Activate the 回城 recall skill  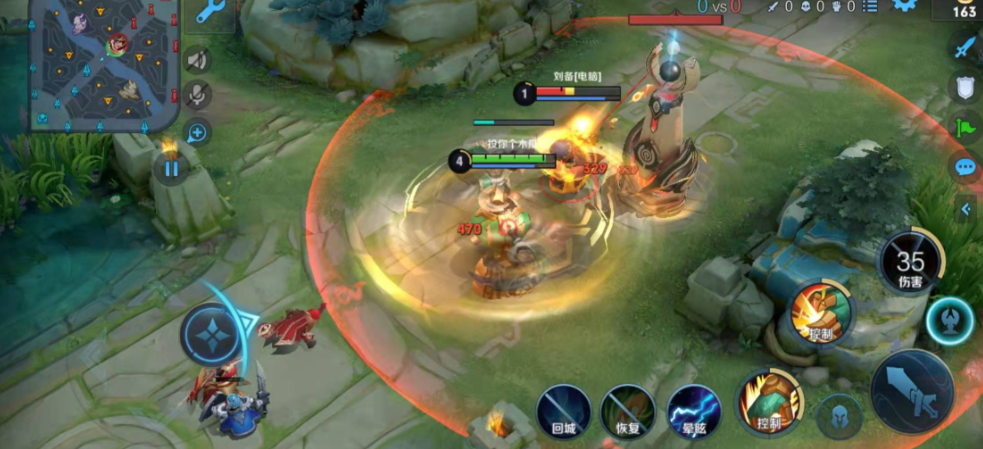click(x=563, y=411)
